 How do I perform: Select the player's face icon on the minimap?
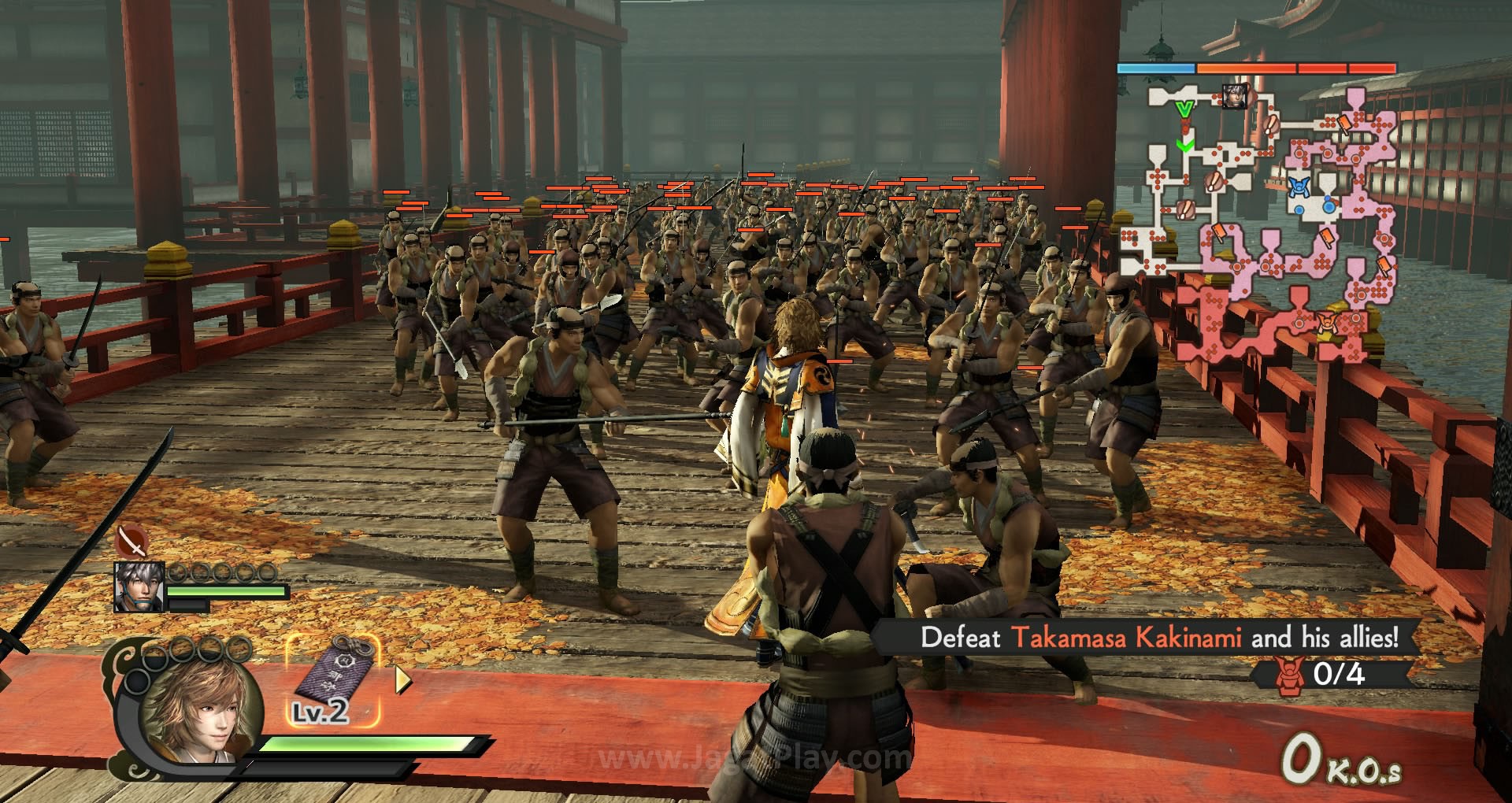(x=1236, y=96)
